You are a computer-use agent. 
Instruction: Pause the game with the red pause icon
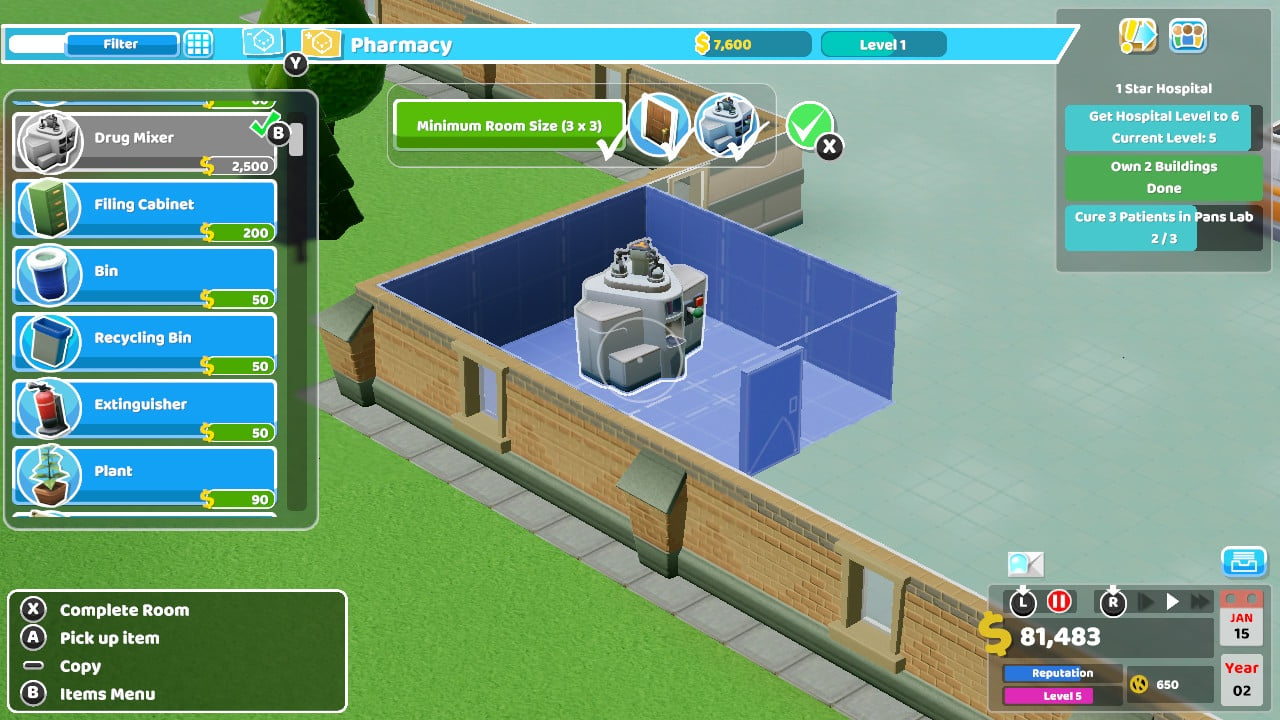(1059, 601)
